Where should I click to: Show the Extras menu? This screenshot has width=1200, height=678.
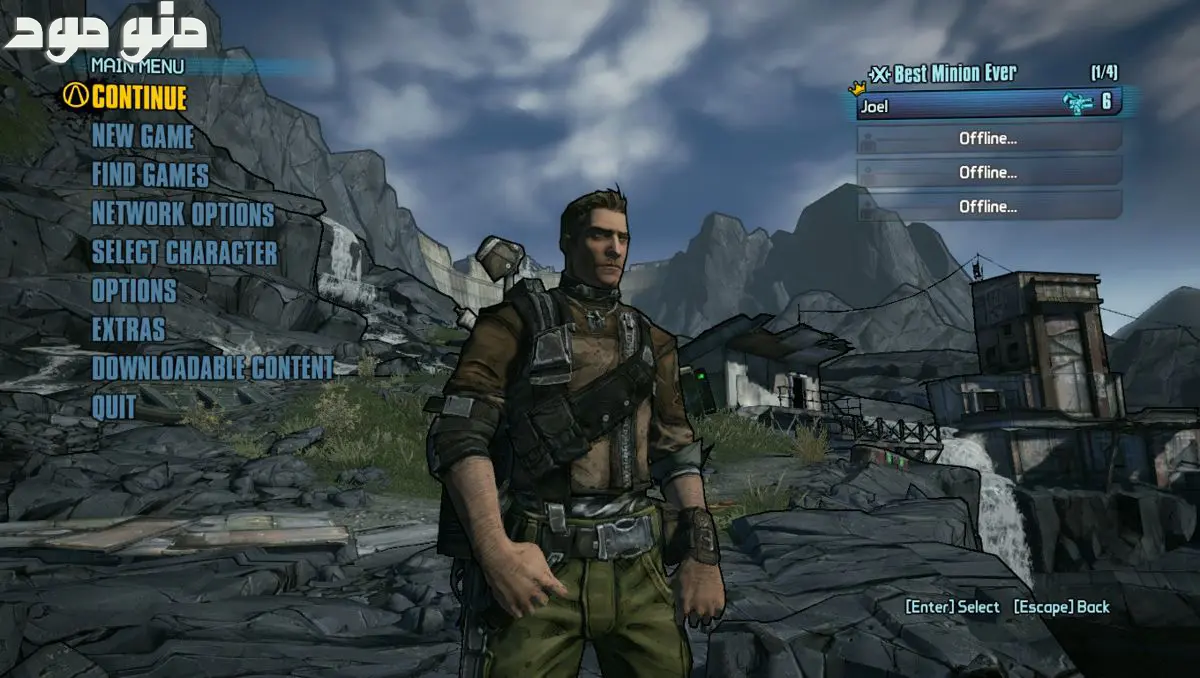pyautogui.click(x=129, y=329)
